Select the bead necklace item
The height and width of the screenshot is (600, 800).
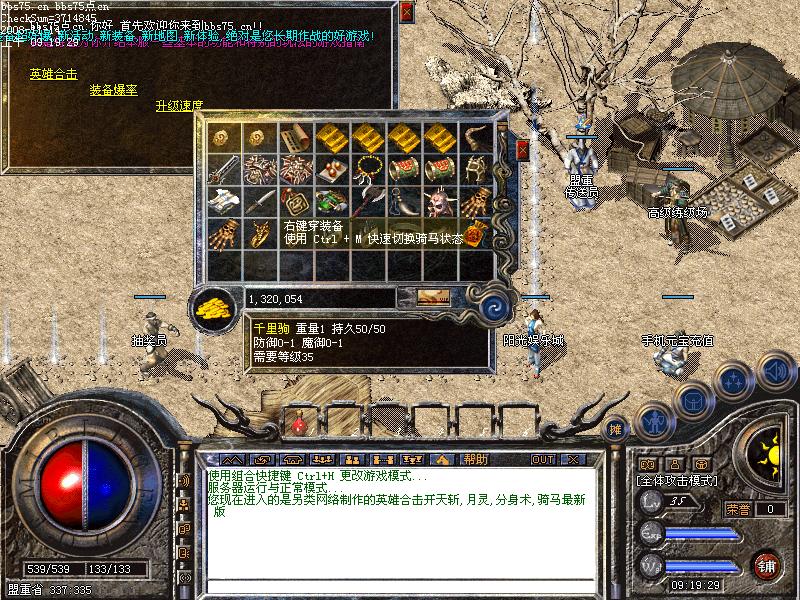point(367,168)
